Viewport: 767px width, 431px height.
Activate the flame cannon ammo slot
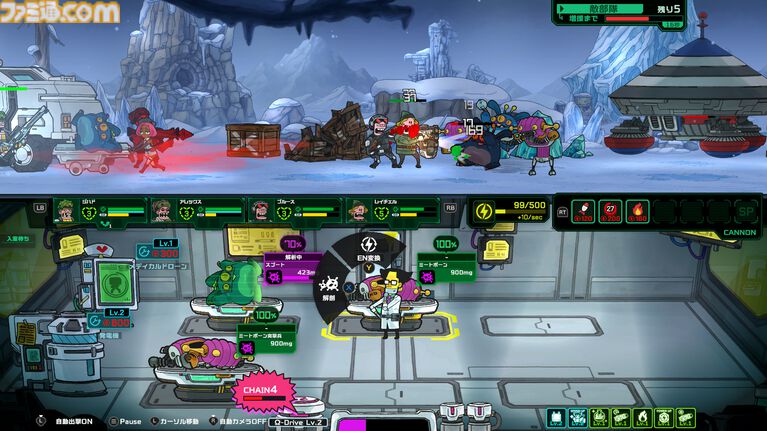(x=637, y=211)
